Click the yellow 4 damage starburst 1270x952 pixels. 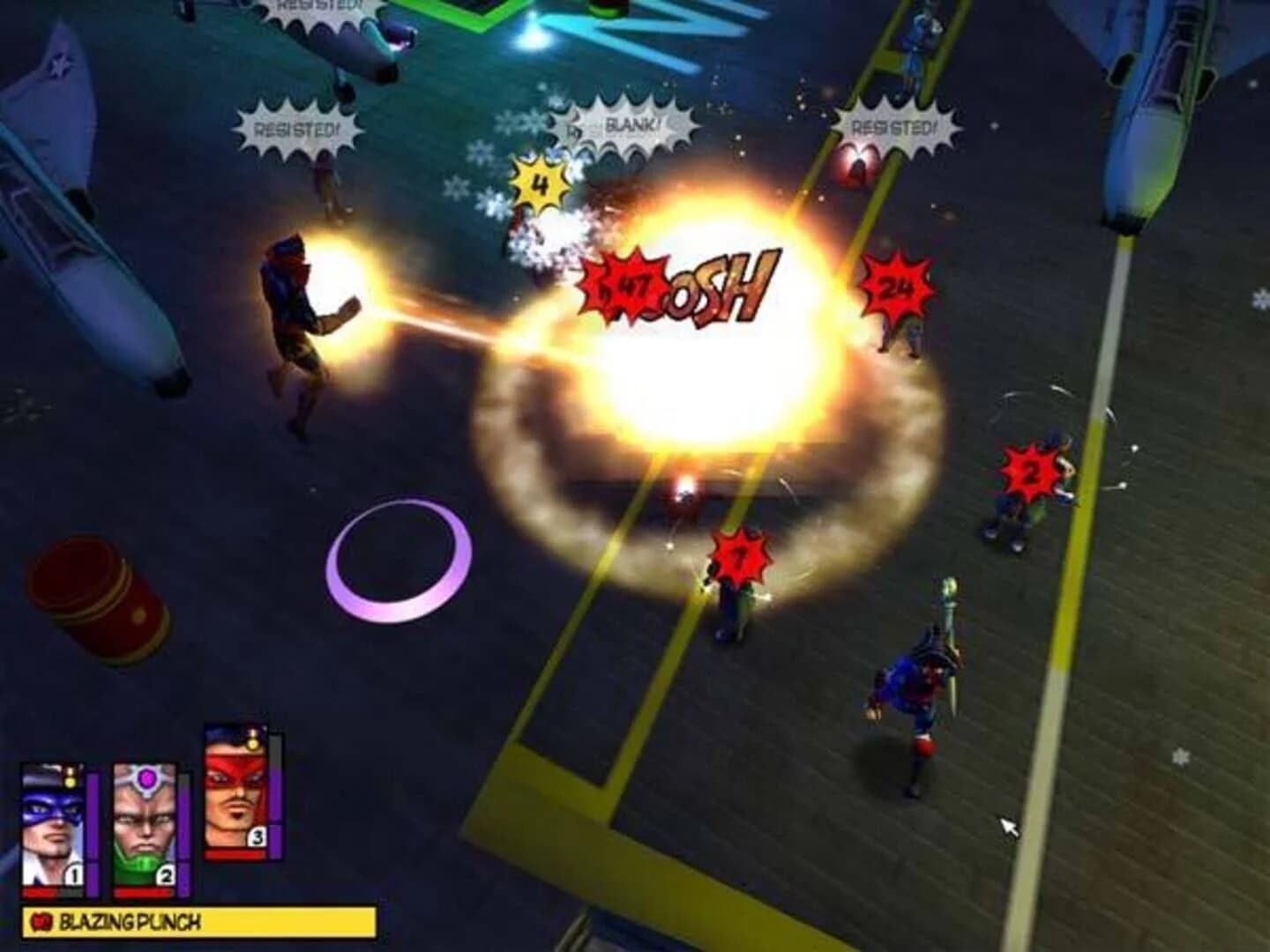pos(537,182)
